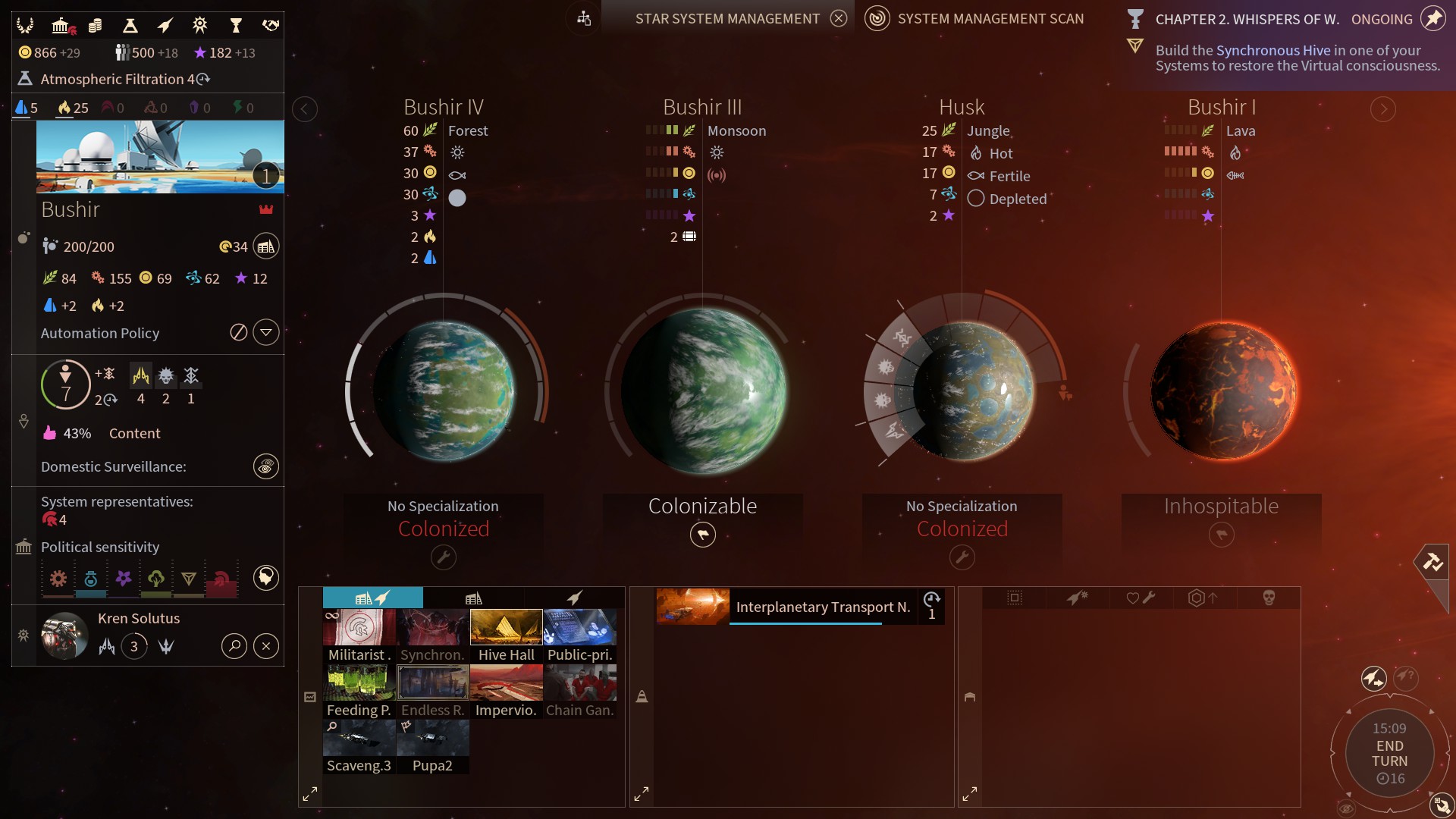Go to the next star system arrow
The height and width of the screenshot is (819, 1456).
[x=1382, y=109]
